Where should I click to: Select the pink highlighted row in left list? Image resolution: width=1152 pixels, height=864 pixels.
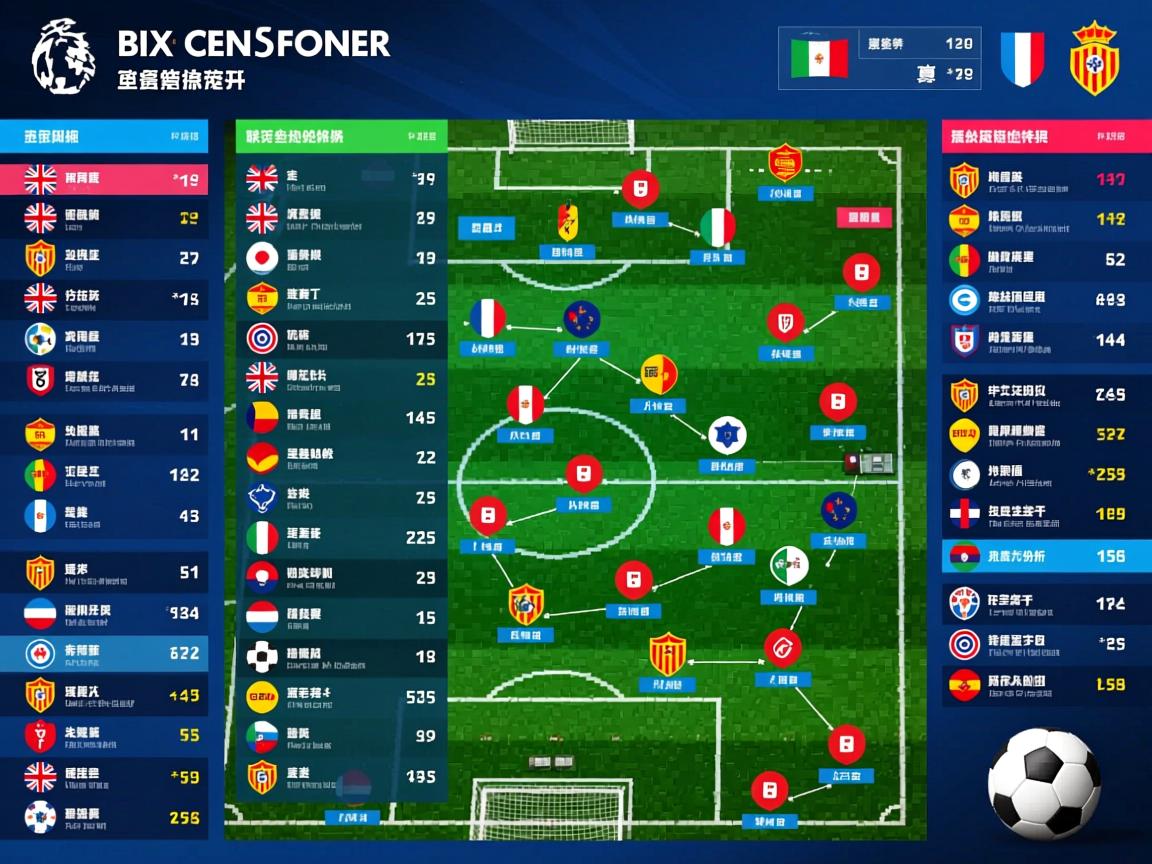[x=104, y=180]
